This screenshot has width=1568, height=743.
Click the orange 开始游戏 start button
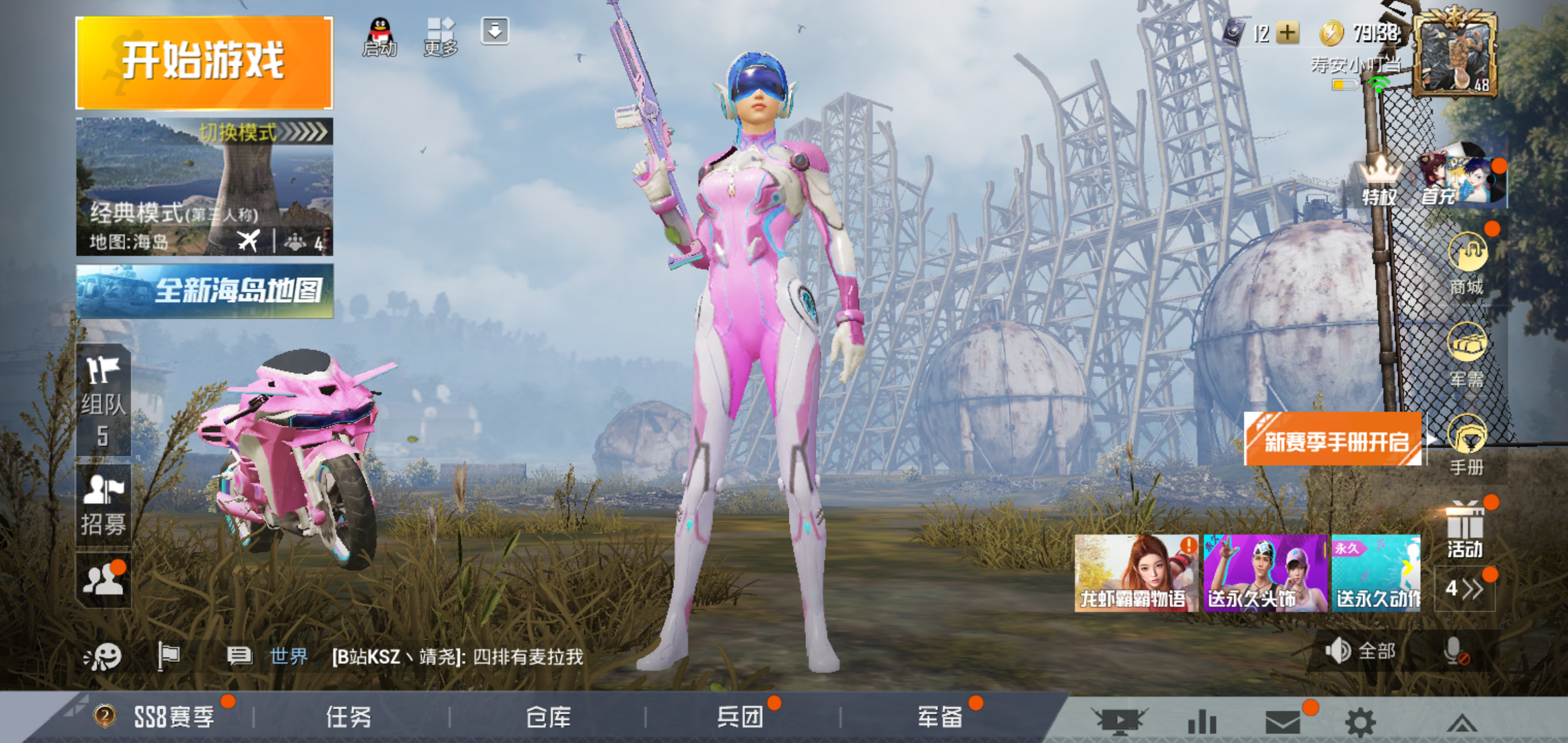[x=204, y=63]
